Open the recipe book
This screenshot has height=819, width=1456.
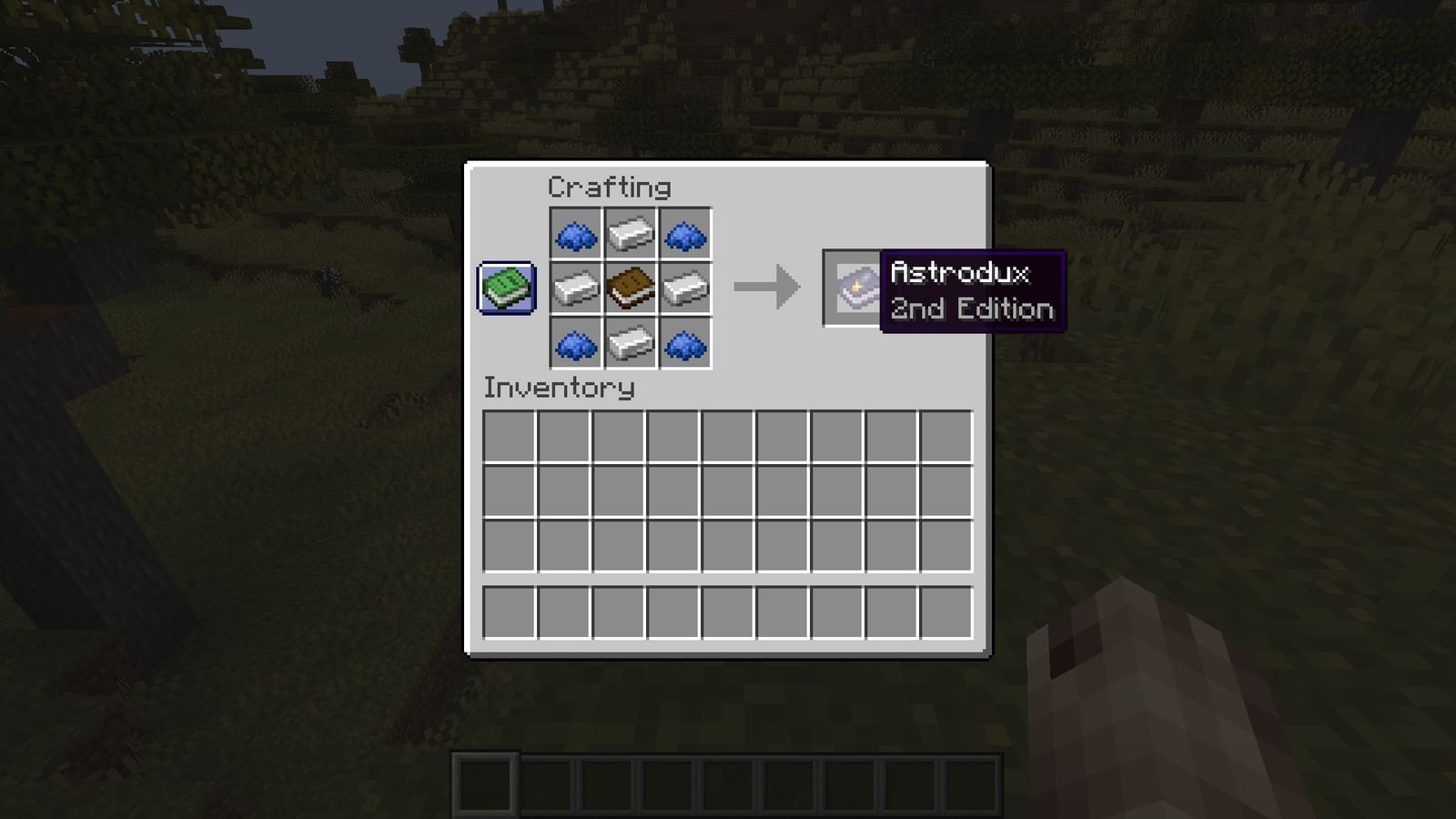[506, 288]
